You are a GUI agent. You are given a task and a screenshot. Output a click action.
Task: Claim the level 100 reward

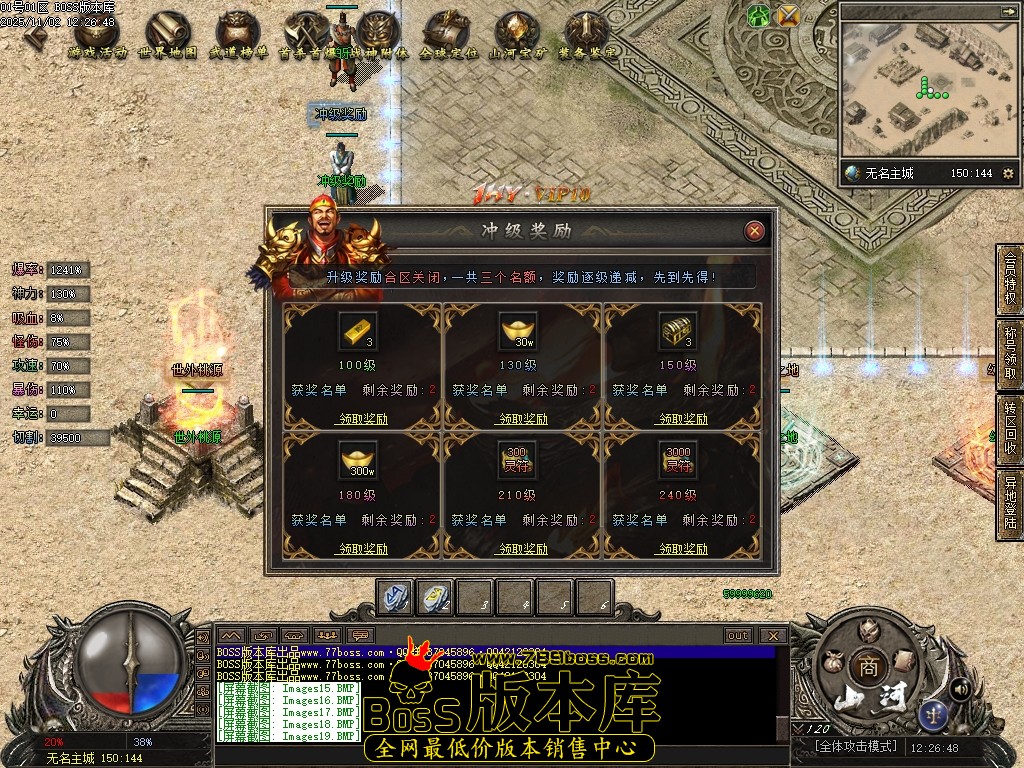361,419
